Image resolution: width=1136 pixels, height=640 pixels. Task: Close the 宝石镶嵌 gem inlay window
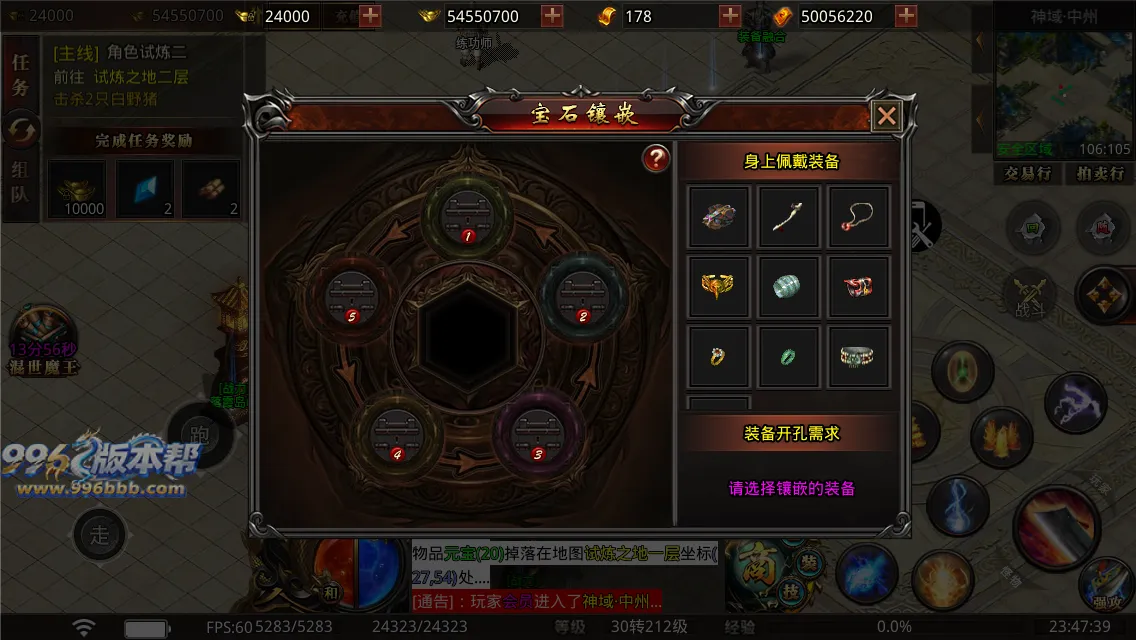(886, 116)
